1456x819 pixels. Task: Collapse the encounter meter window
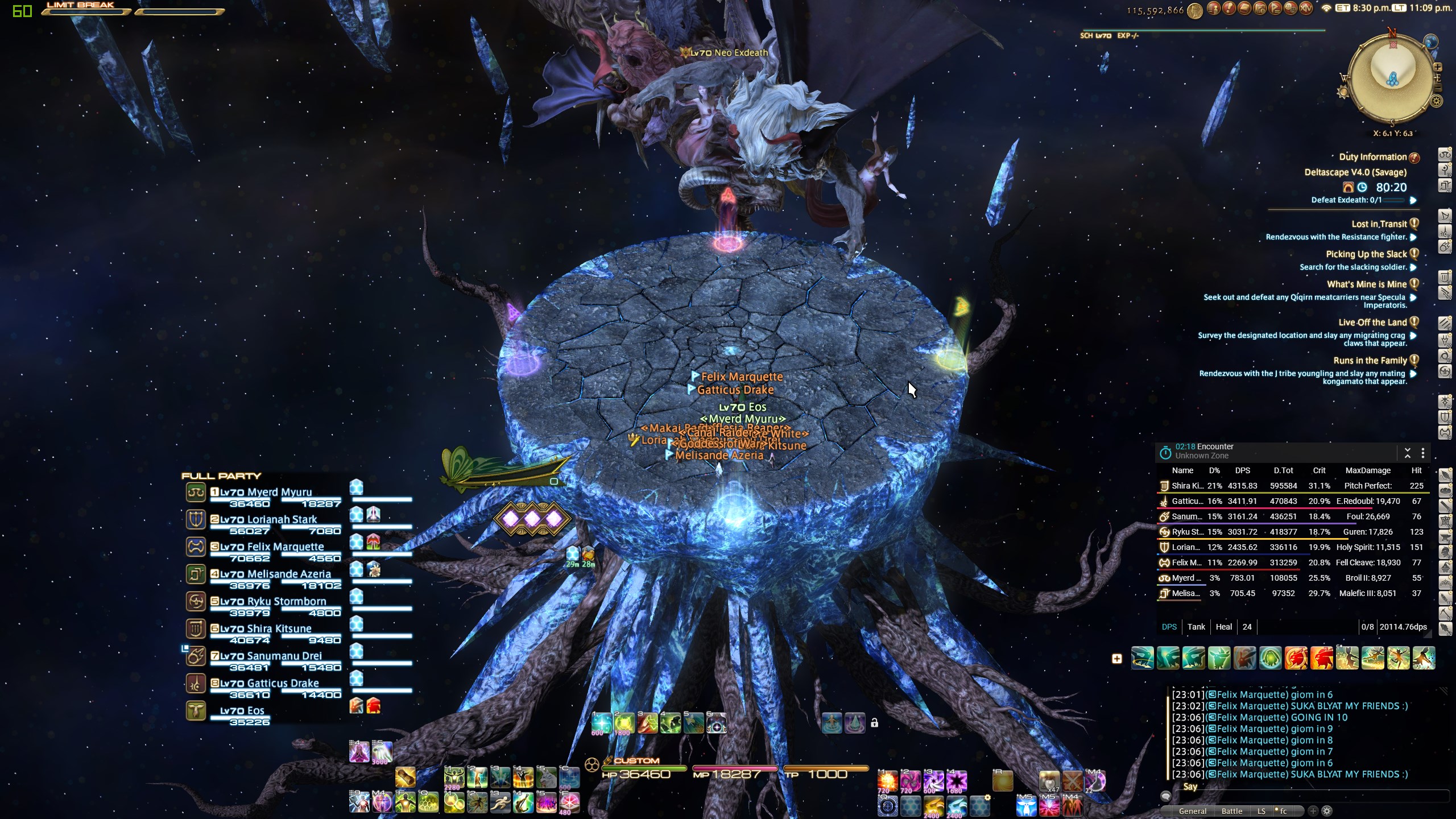pyautogui.click(x=1408, y=453)
